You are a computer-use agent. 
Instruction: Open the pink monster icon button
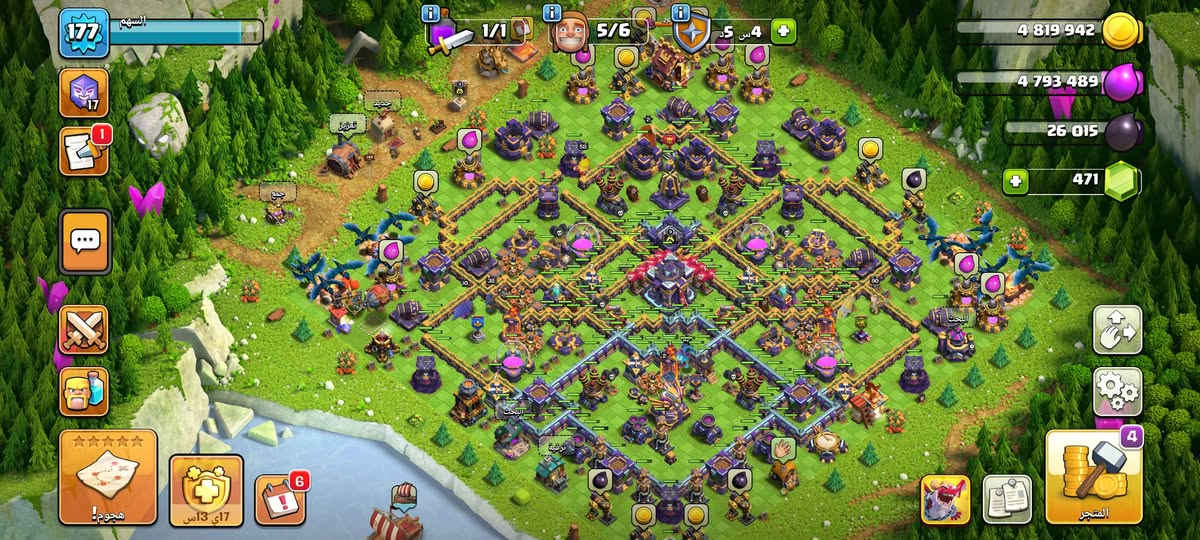click(945, 498)
